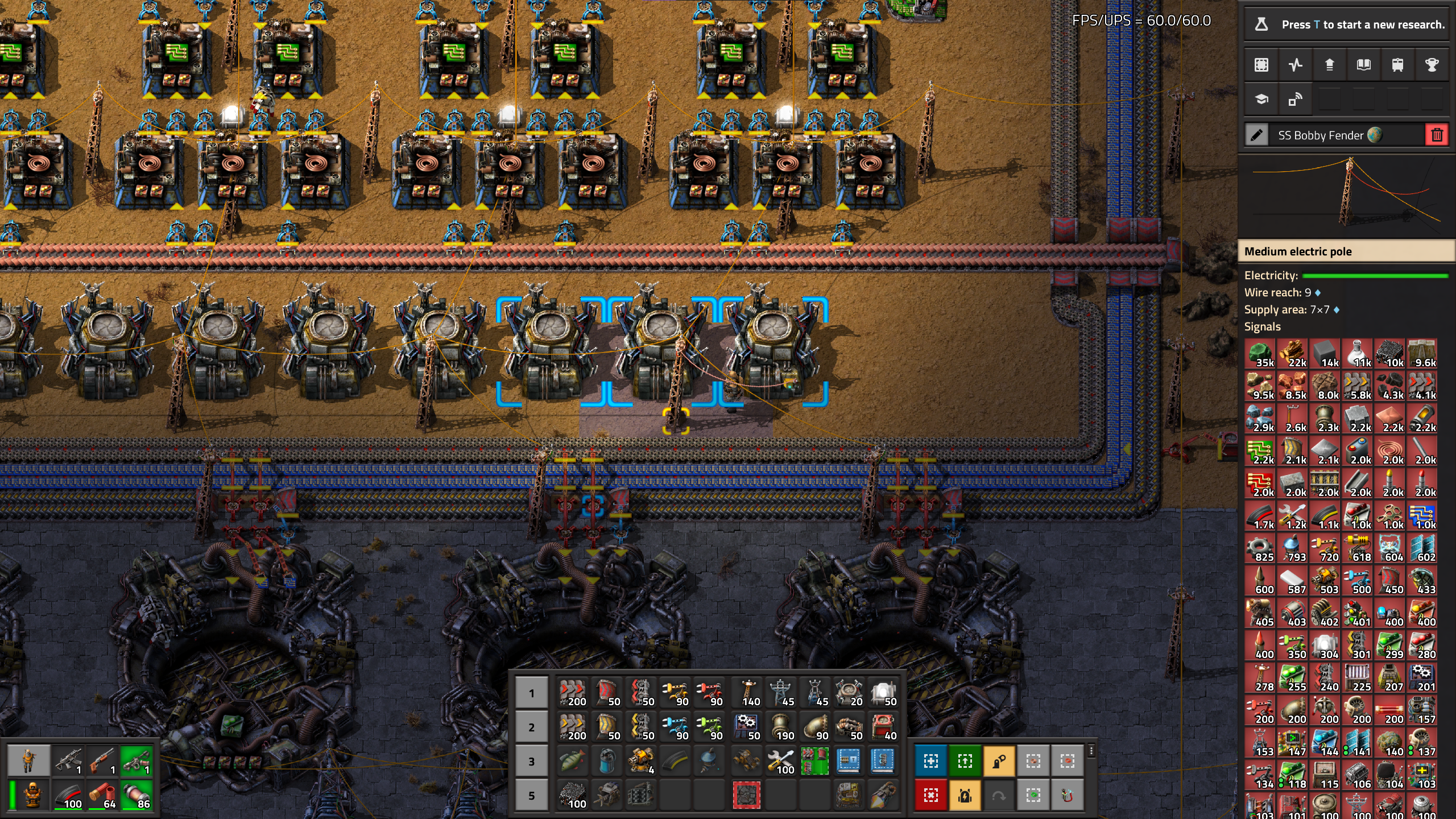Screen dimensions: 1456x819
Task: Open production statistics graph button
Action: point(1296,65)
